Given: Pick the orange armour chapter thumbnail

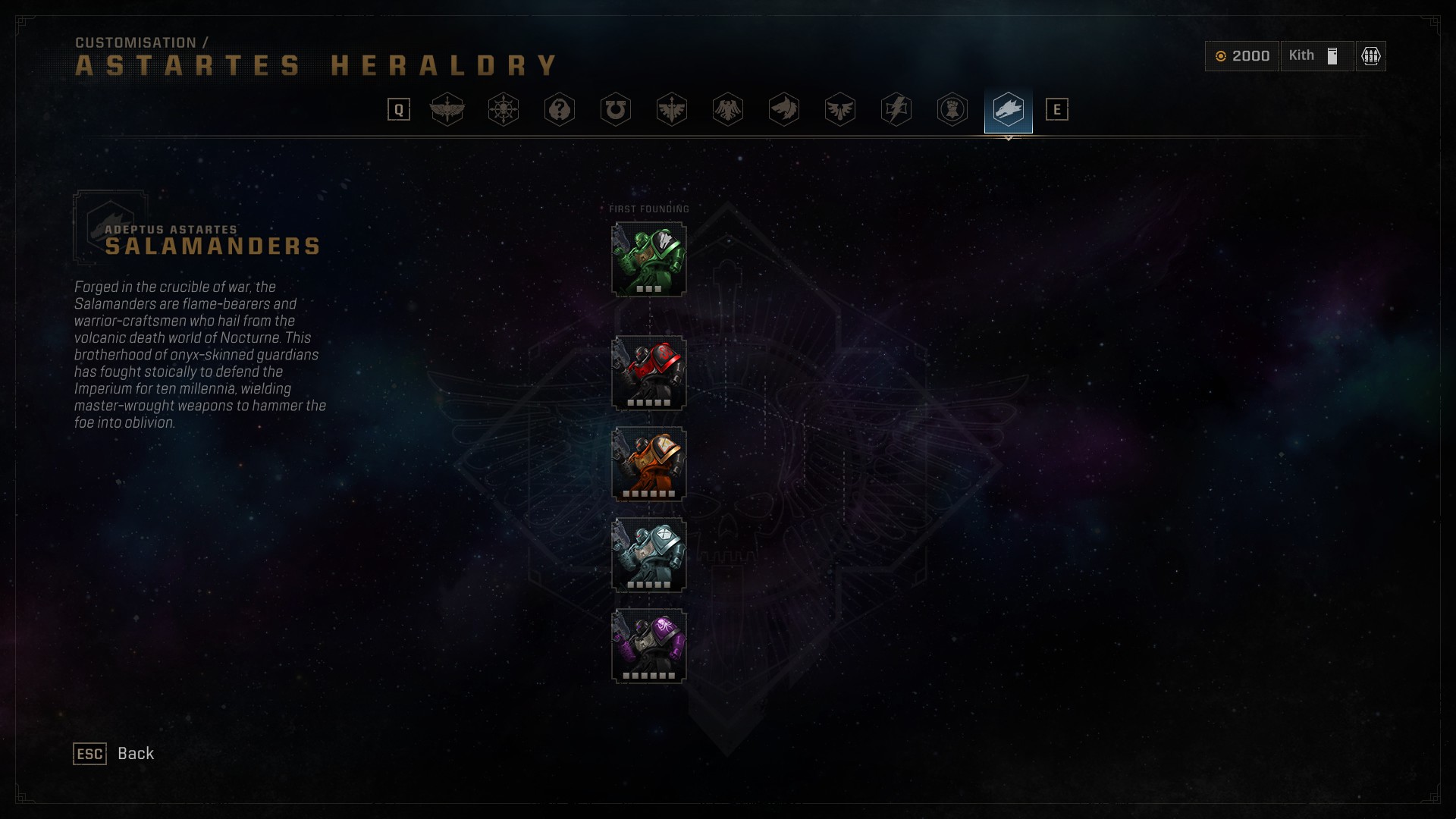Looking at the screenshot, I should [x=649, y=464].
